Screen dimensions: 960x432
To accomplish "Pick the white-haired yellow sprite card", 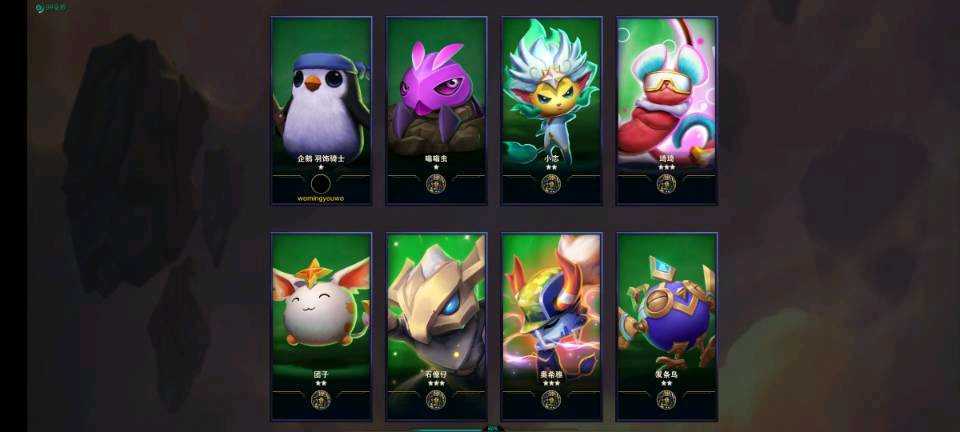I will point(551,108).
